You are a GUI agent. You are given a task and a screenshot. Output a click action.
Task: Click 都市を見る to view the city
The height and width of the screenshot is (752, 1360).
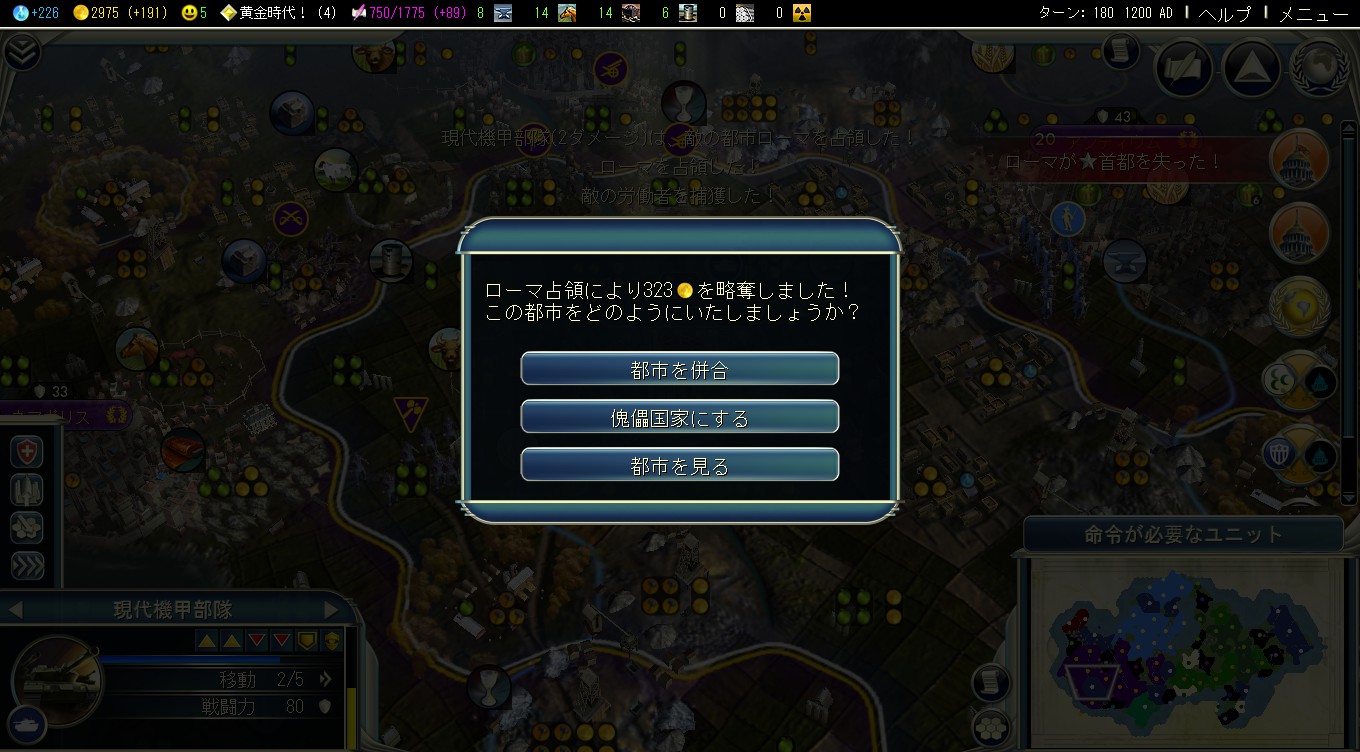pyautogui.click(x=679, y=465)
